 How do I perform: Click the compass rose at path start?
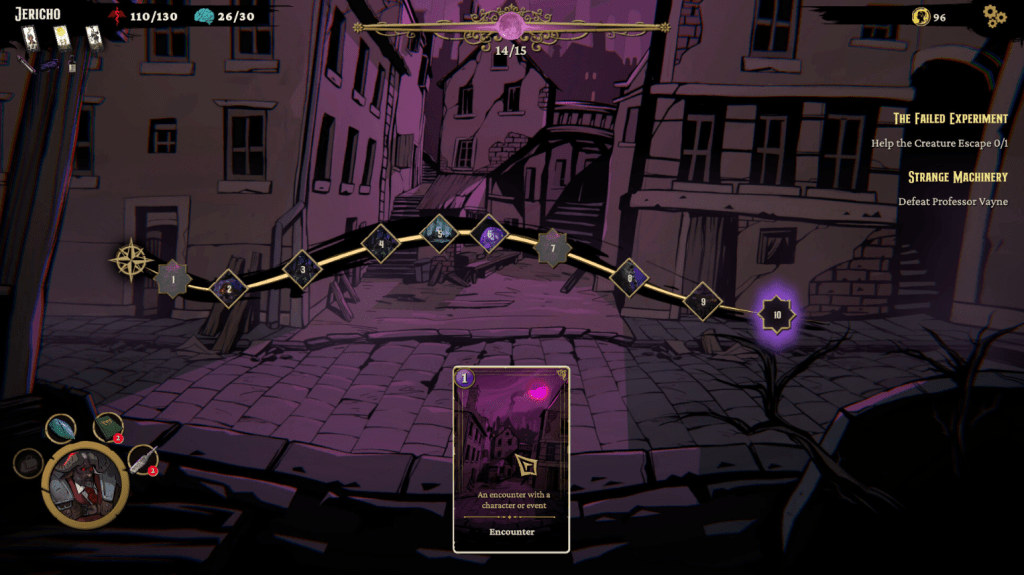click(x=131, y=259)
